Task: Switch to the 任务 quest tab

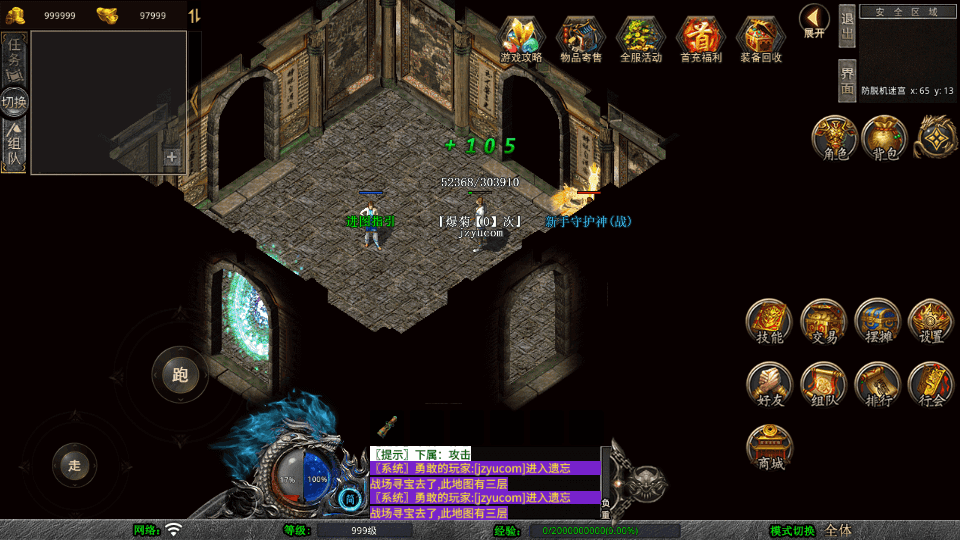Action: (x=15, y=56)
